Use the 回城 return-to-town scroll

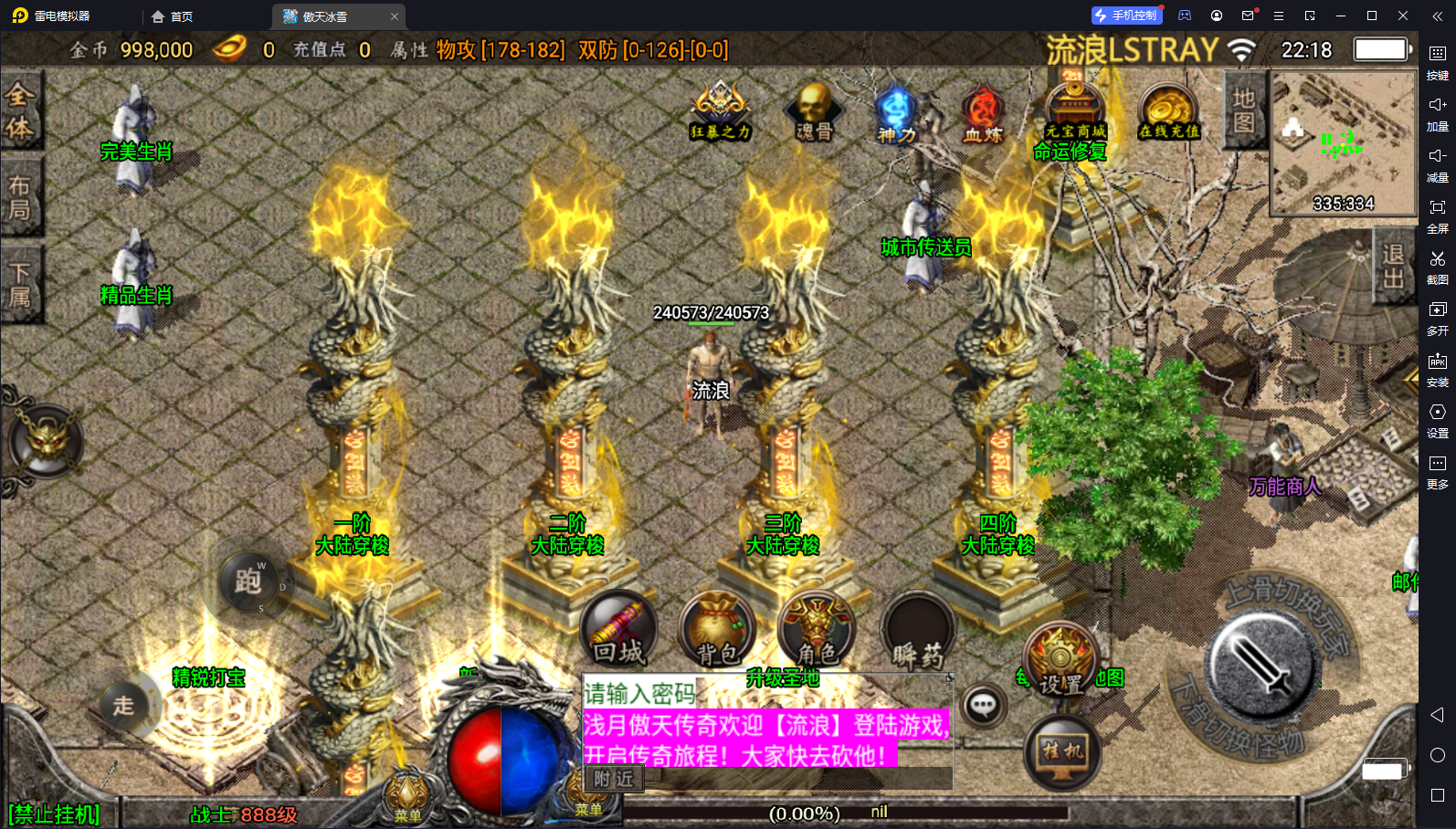point(619,630)
